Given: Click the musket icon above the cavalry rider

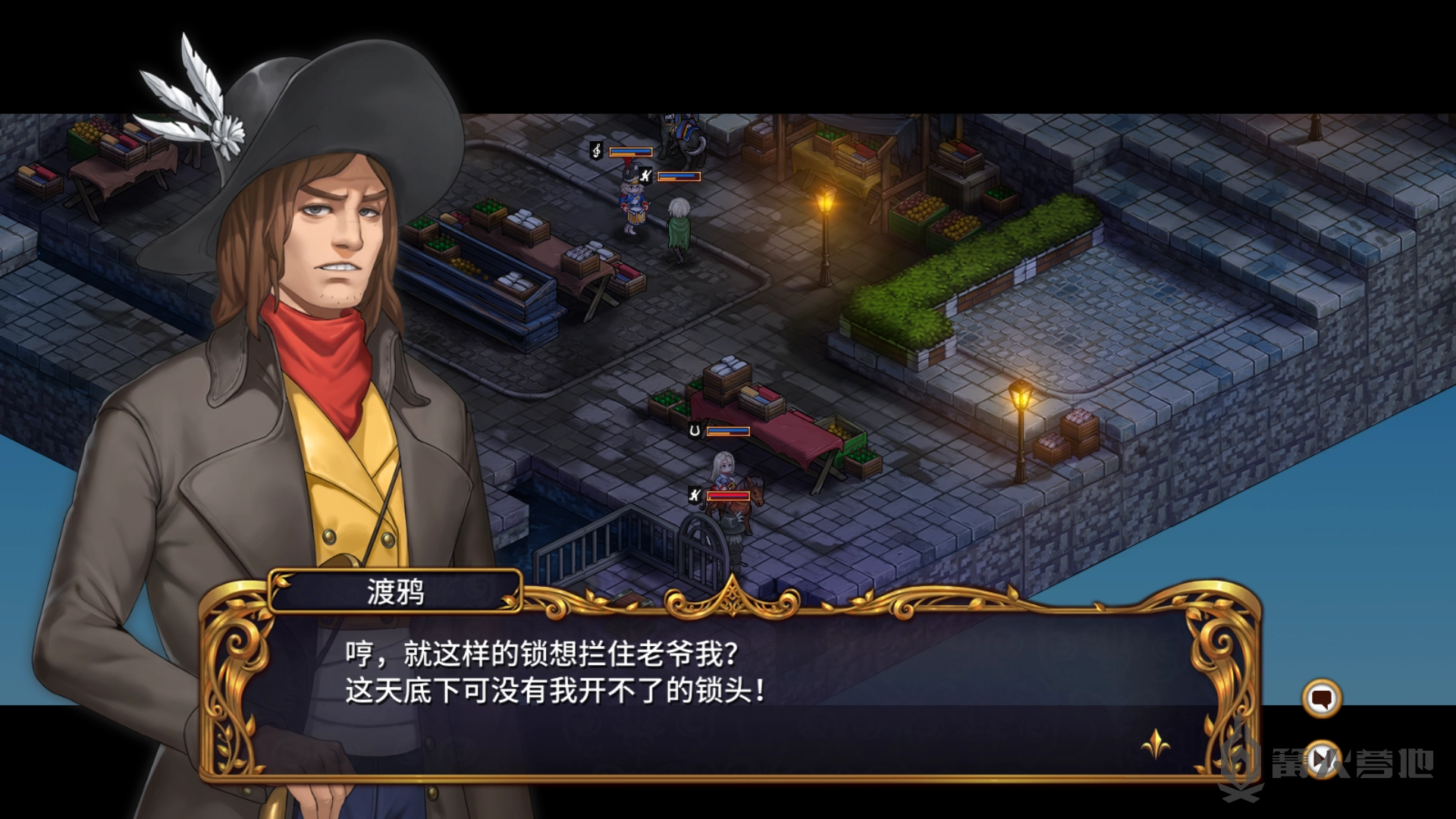Looking at the screenshot, I should tap(696, 494).
